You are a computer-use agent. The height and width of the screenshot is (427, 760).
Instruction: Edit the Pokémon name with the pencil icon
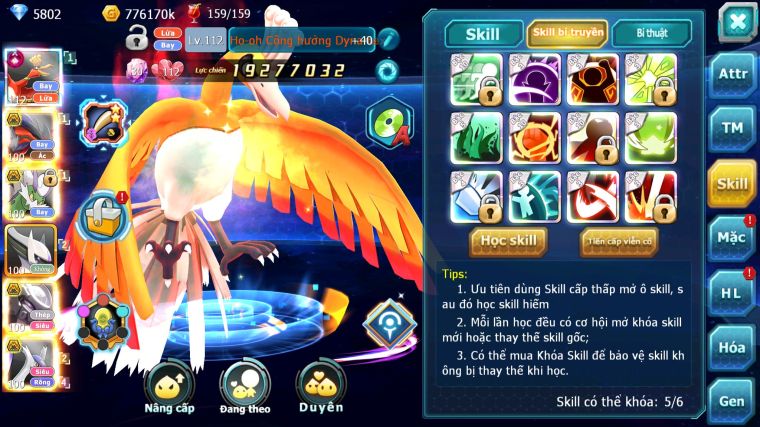point(388,40)
